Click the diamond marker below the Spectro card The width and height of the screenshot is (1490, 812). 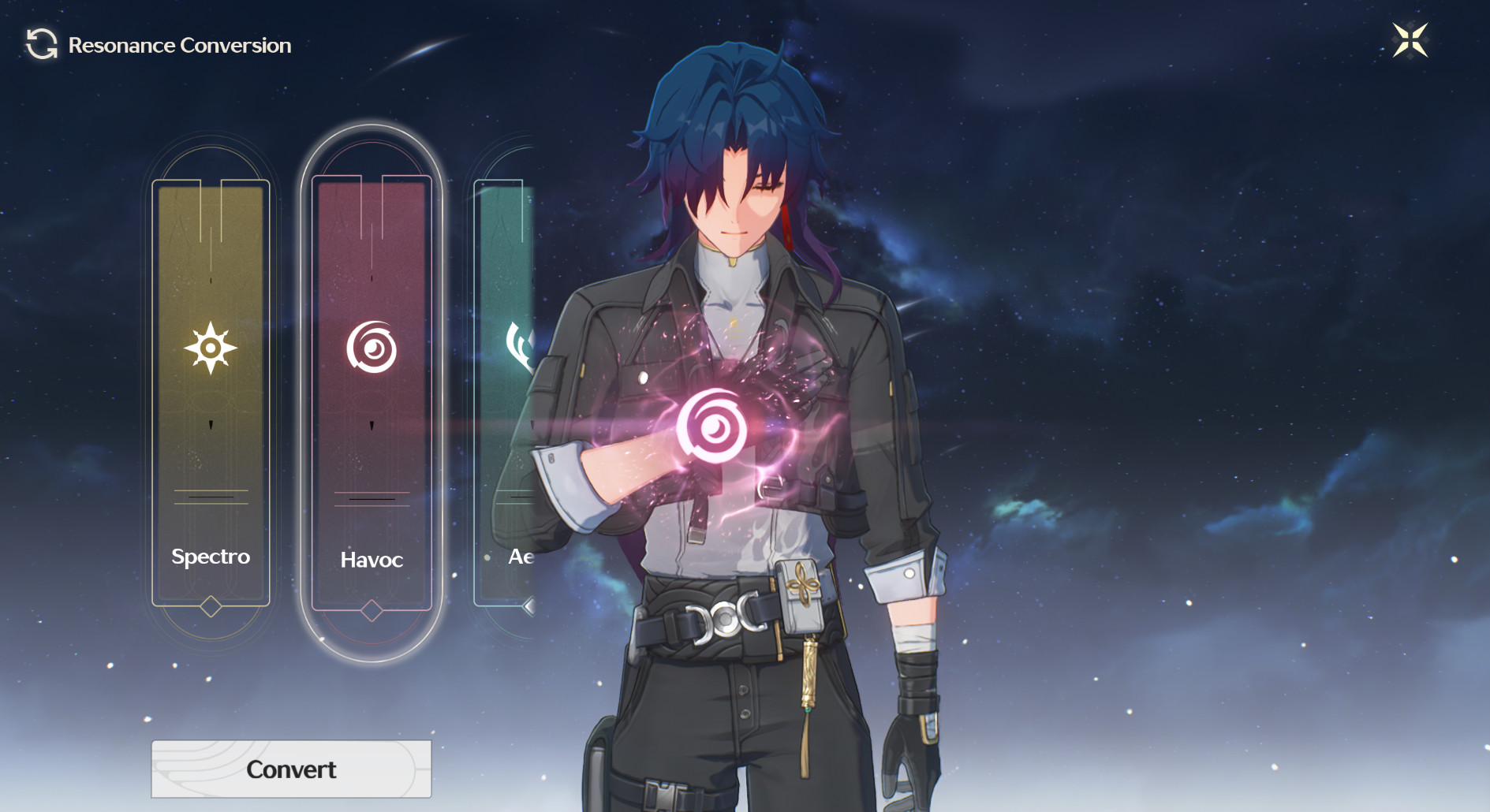pos(211,608)
